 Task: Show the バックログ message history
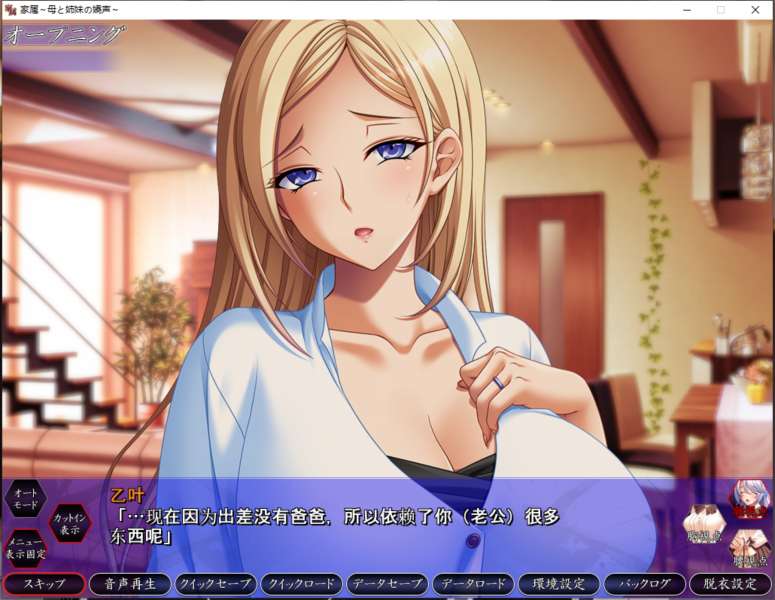pyautogui.click(x=645, y=584)
